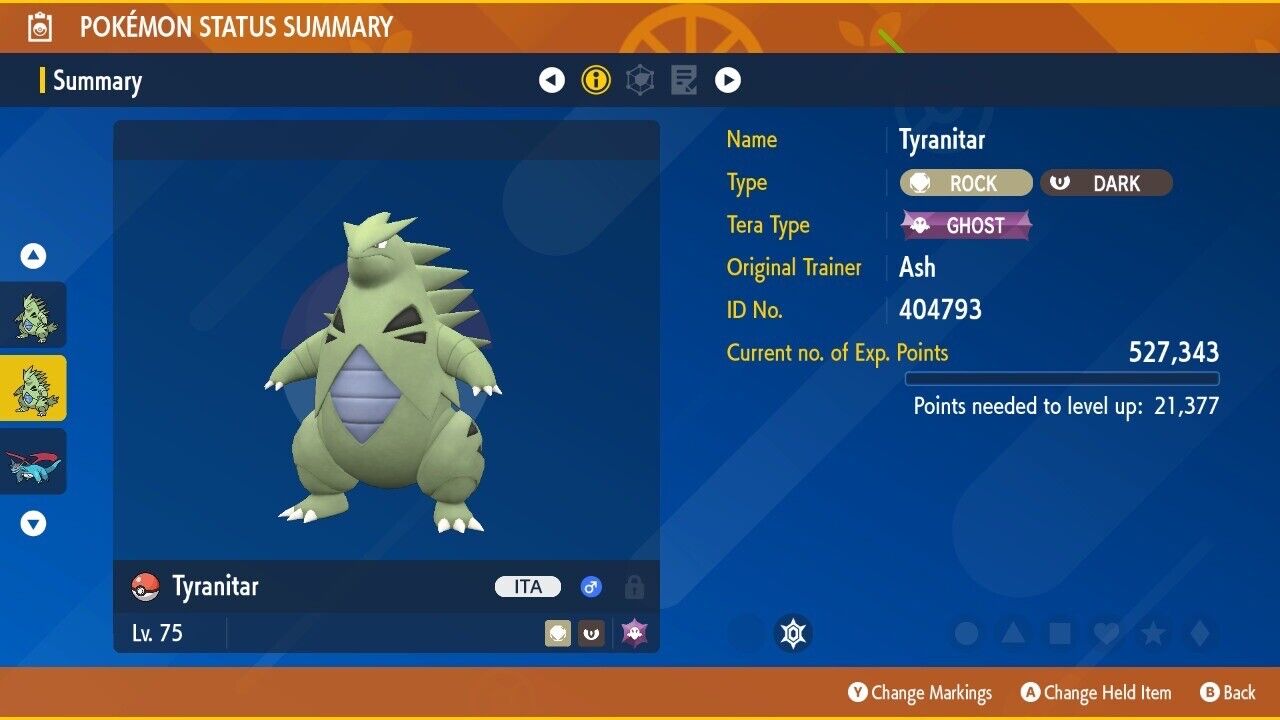Click the Ghost Tera Type badge
This screenshot has width=1280, height=720.
coord(966,225)
